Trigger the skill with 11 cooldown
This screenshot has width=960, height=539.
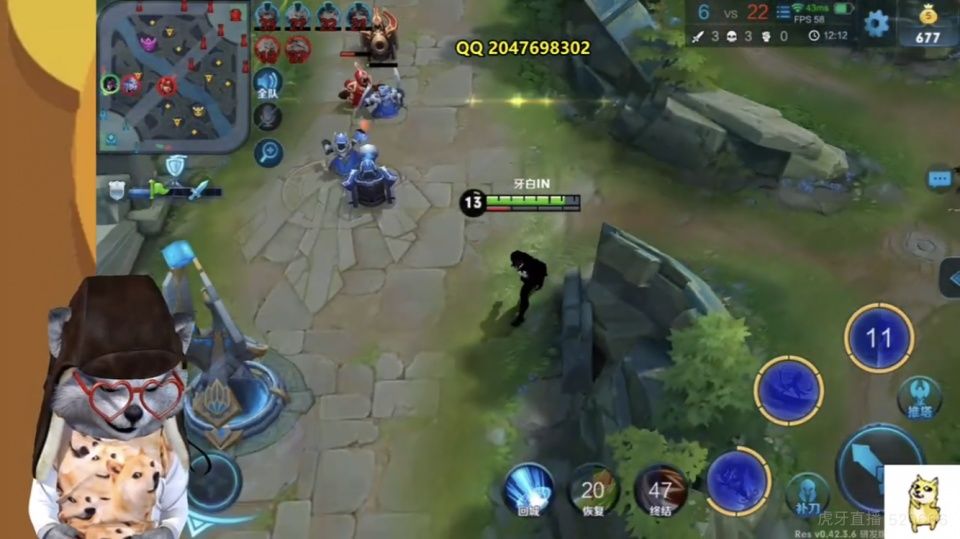pos(878,338)
